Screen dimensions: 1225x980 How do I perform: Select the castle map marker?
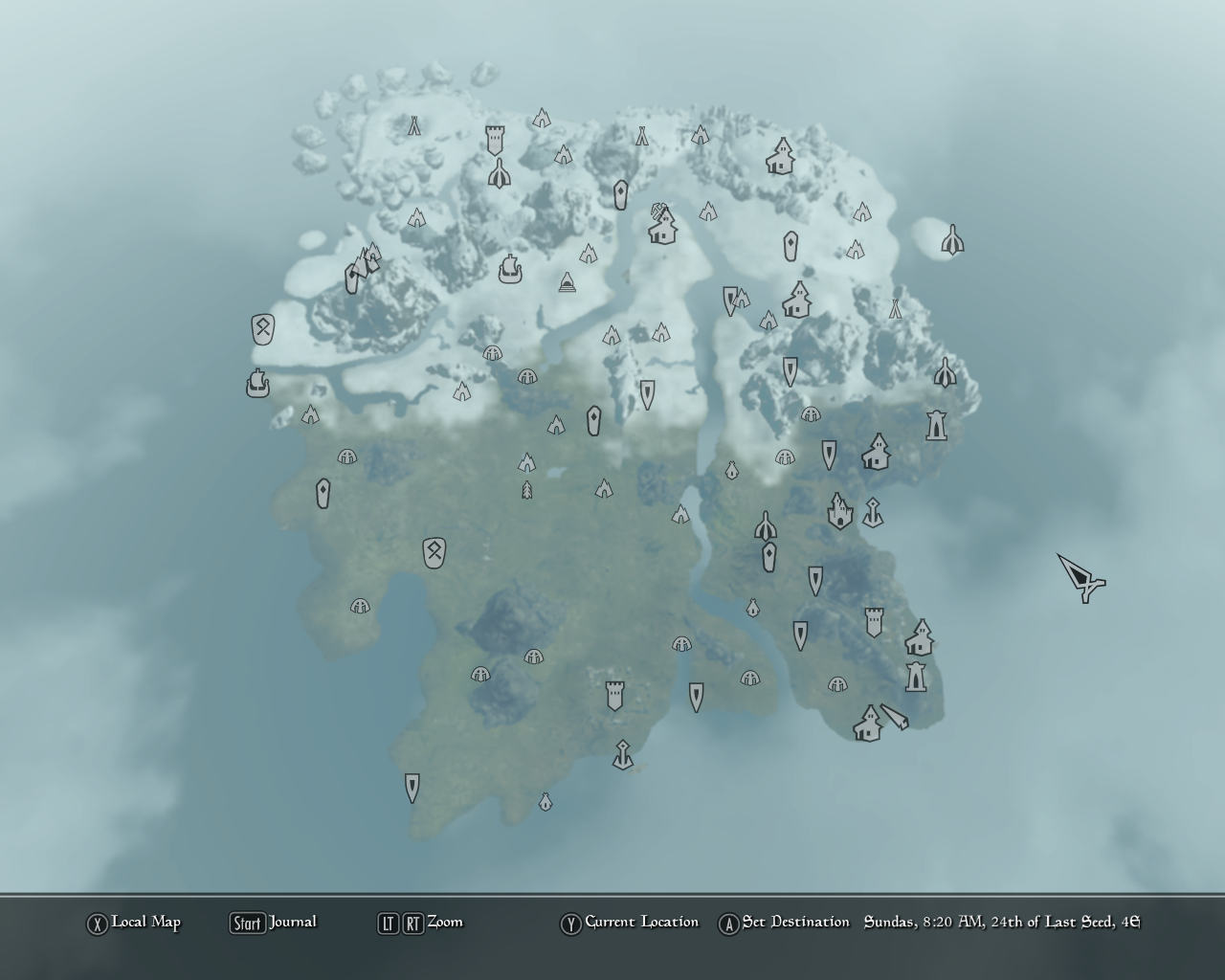tap(839, 511)
